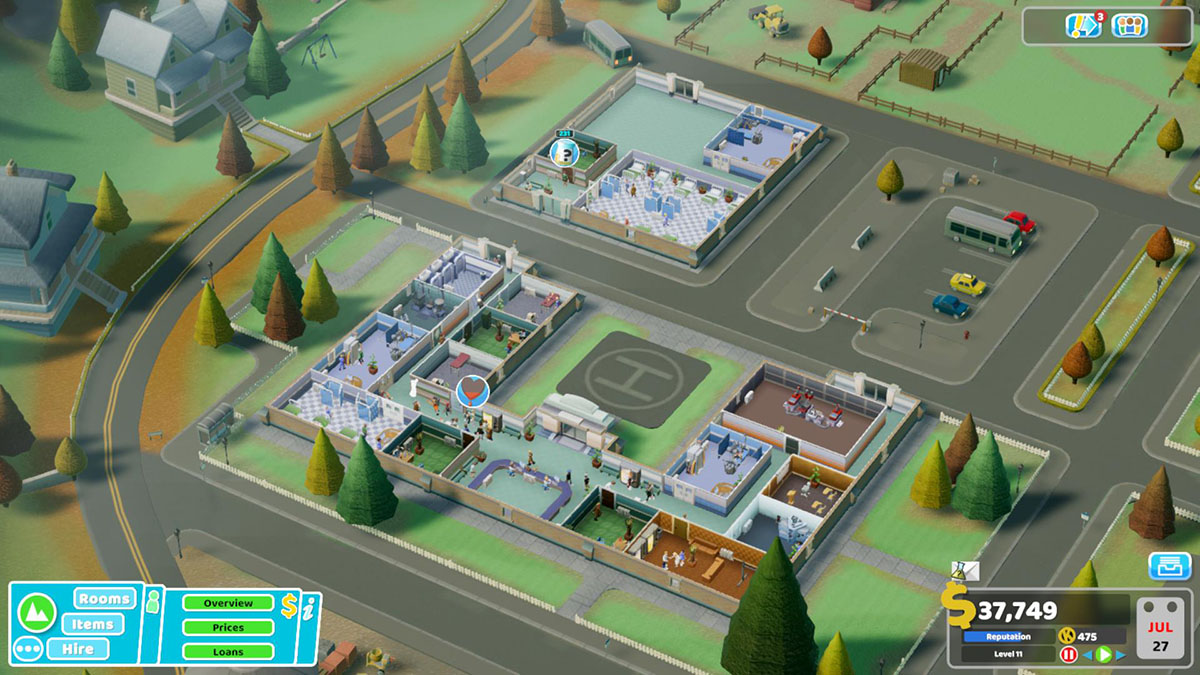
Task: Open the three-people staff group button
Action: coord(1128,25)
